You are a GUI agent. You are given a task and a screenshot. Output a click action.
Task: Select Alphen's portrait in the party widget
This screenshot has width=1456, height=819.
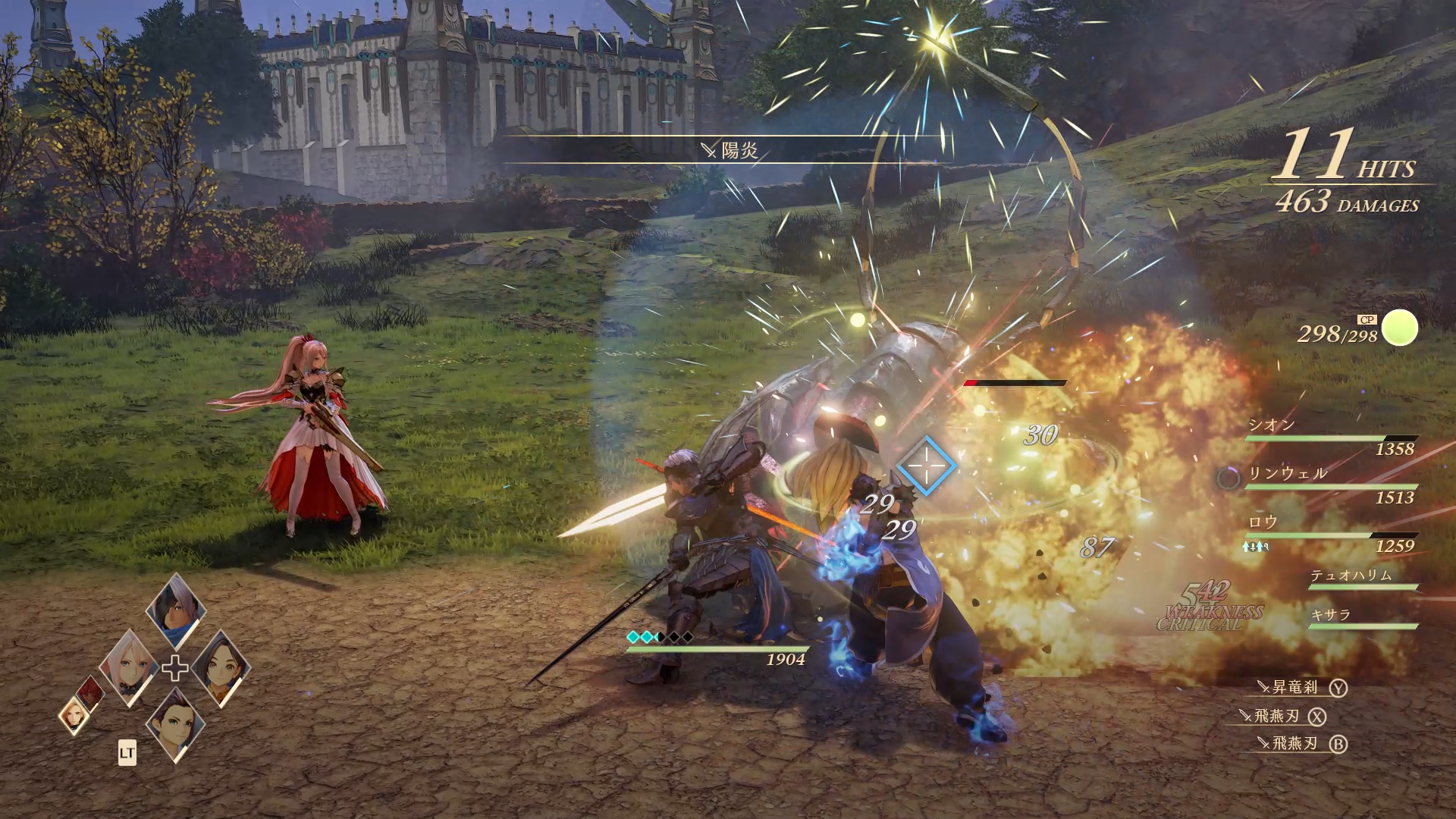pyautogui.click(x=174, y=611)
